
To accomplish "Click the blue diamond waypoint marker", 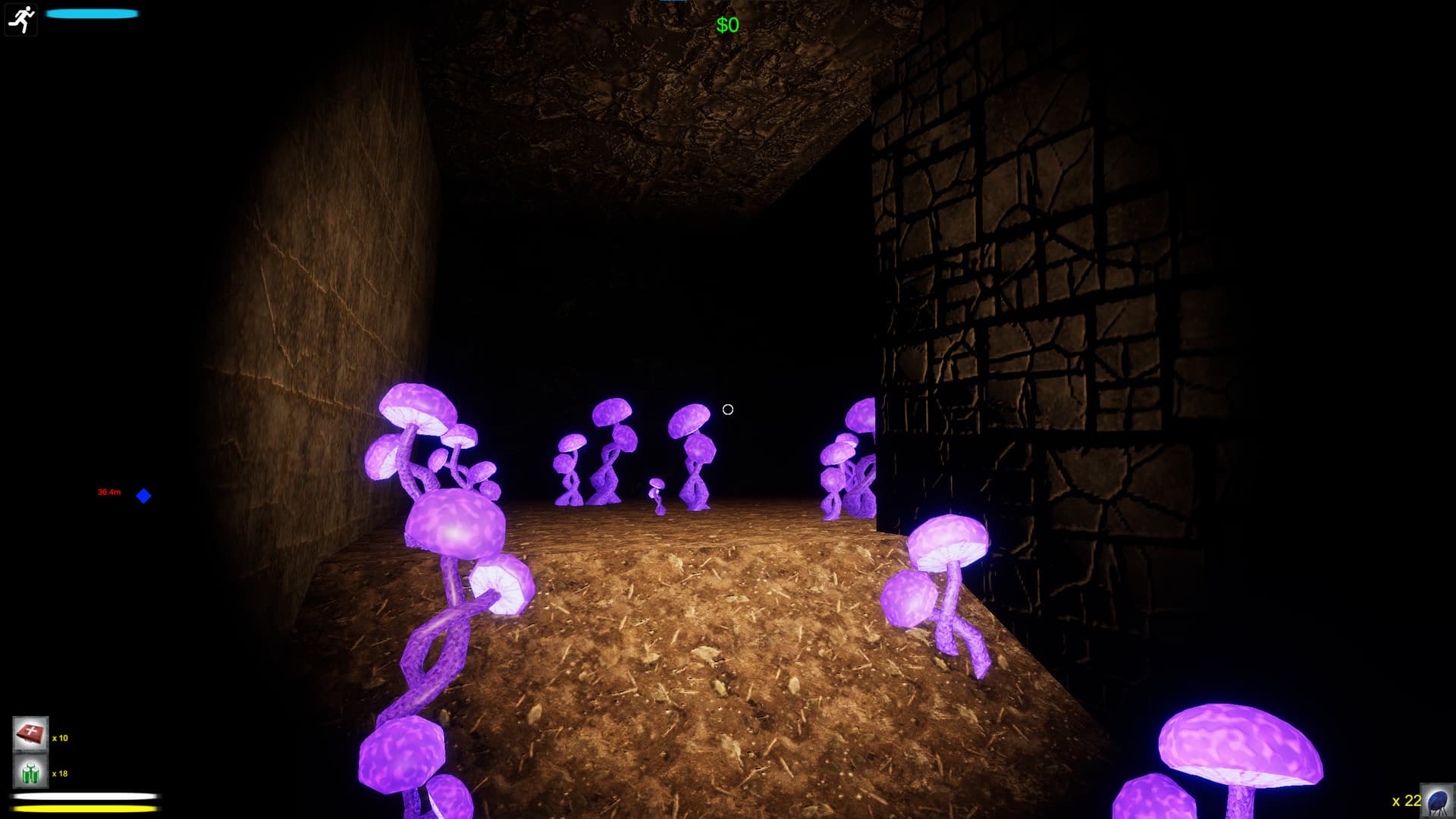I will [x=142, y=496].
